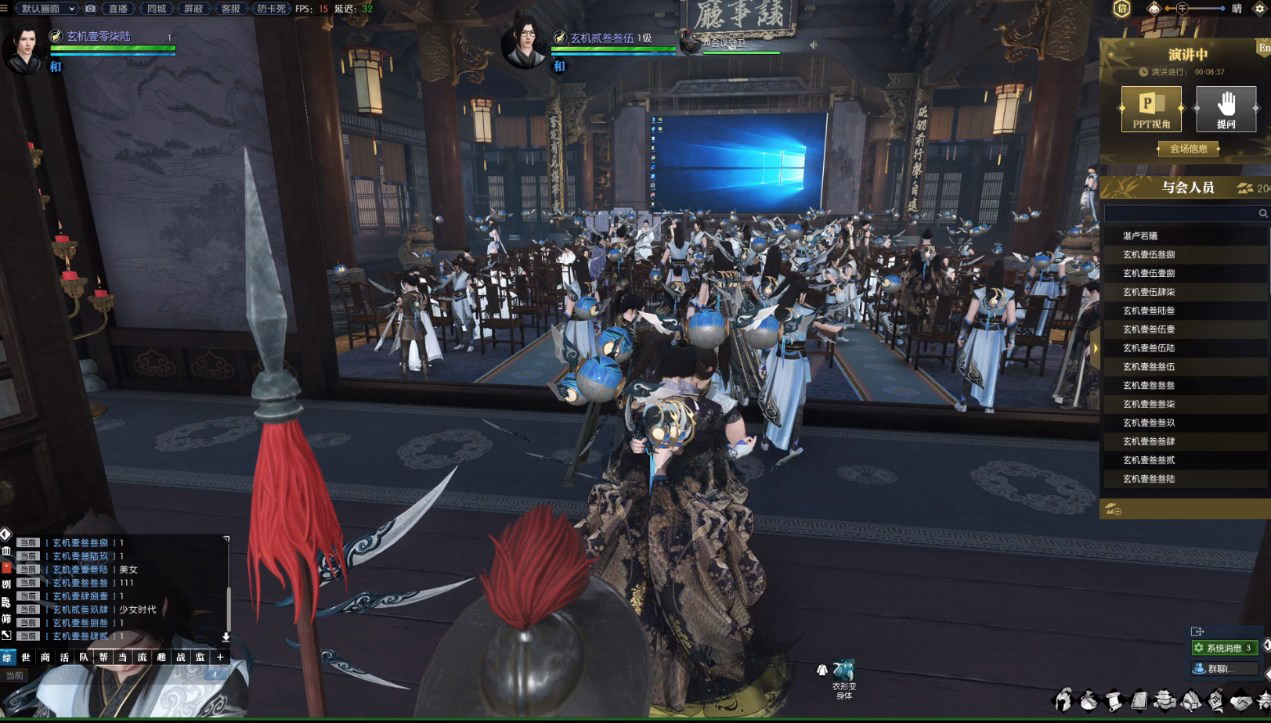The width and height of the screenshot is (1271, 723).
Task: Click the camera screenshot icon
Action: [90, 8]
